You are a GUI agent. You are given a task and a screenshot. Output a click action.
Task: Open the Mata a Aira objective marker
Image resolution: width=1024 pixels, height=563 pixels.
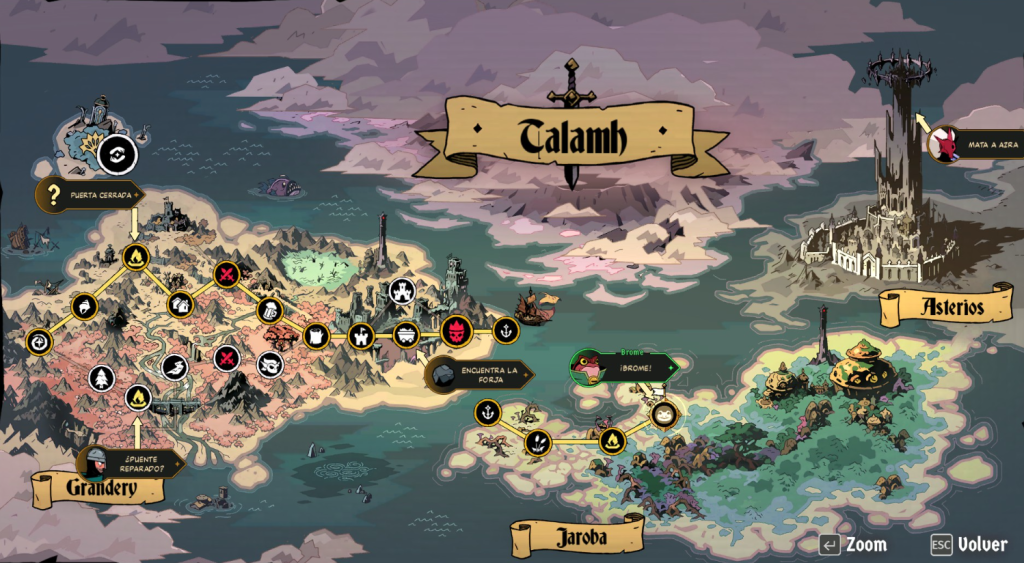(972, 146)
